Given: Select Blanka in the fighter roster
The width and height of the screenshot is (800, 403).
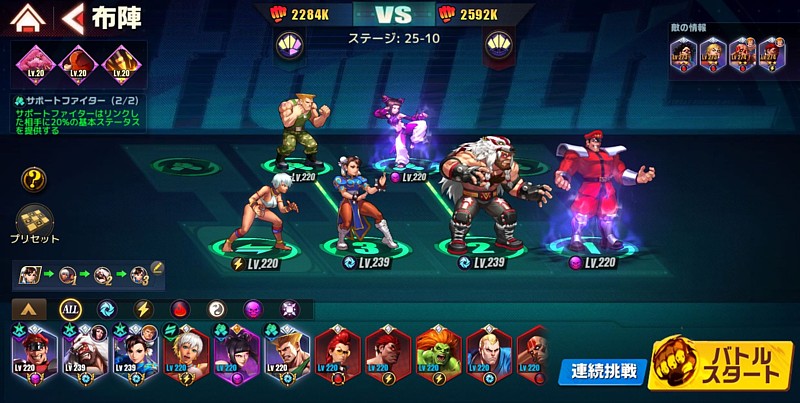Looking at the screenshot, I should tap(437, 357).
